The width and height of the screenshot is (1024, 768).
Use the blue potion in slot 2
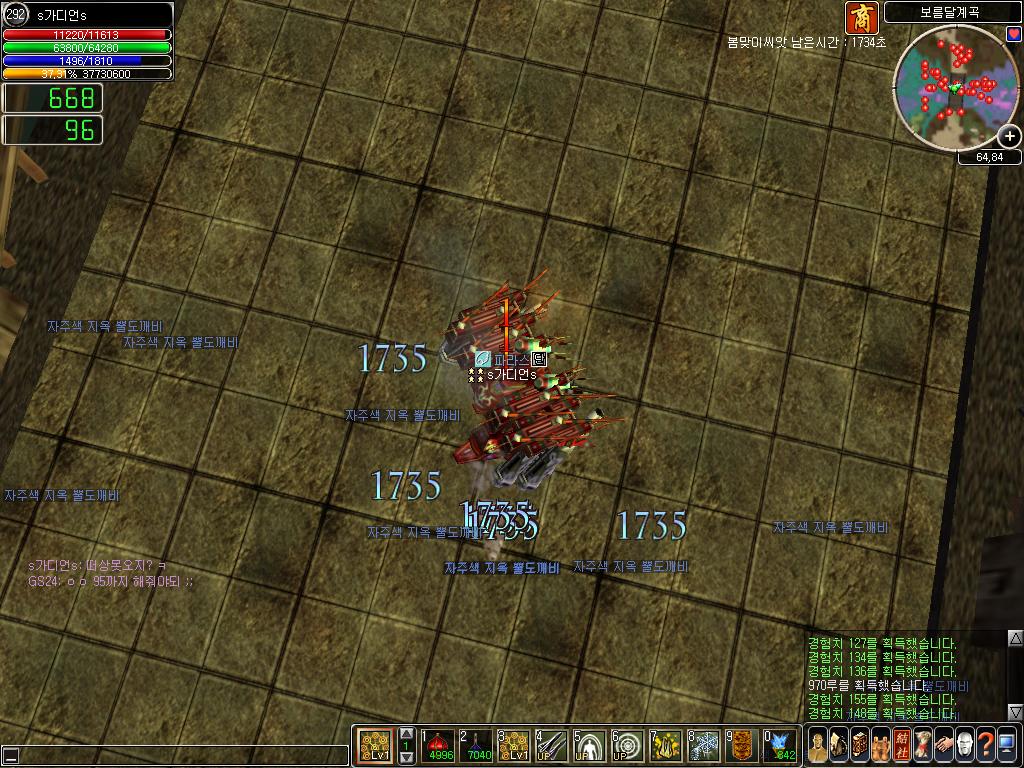click(x=479, y=745)
